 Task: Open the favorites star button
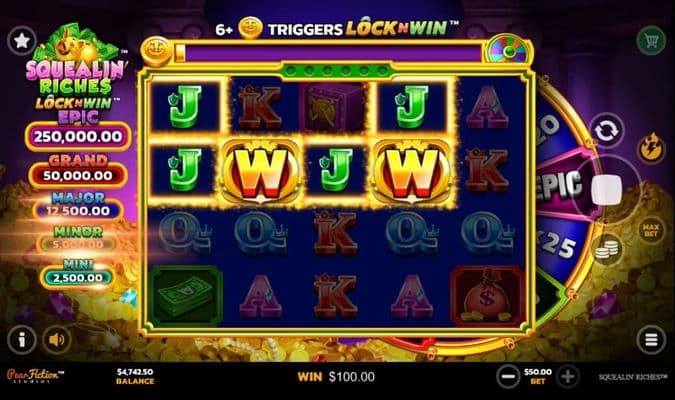point(20,40)
